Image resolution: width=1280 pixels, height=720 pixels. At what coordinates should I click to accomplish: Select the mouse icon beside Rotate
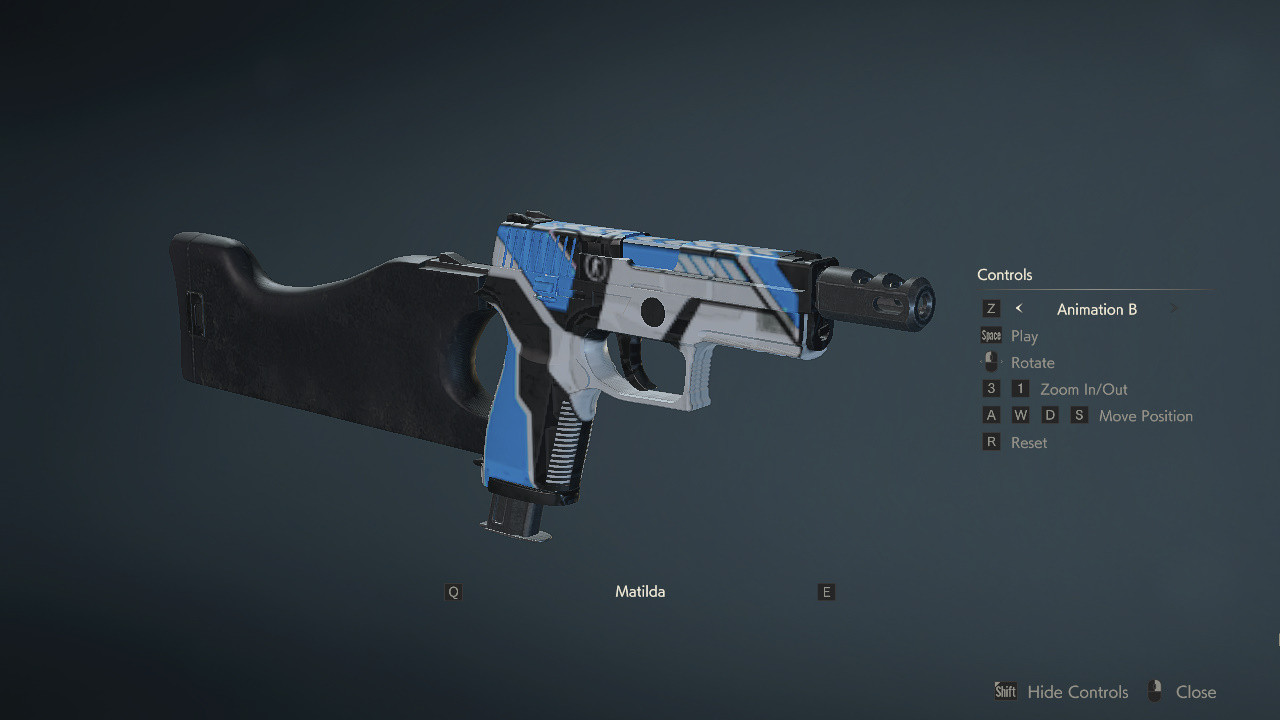tap(991, 362)
